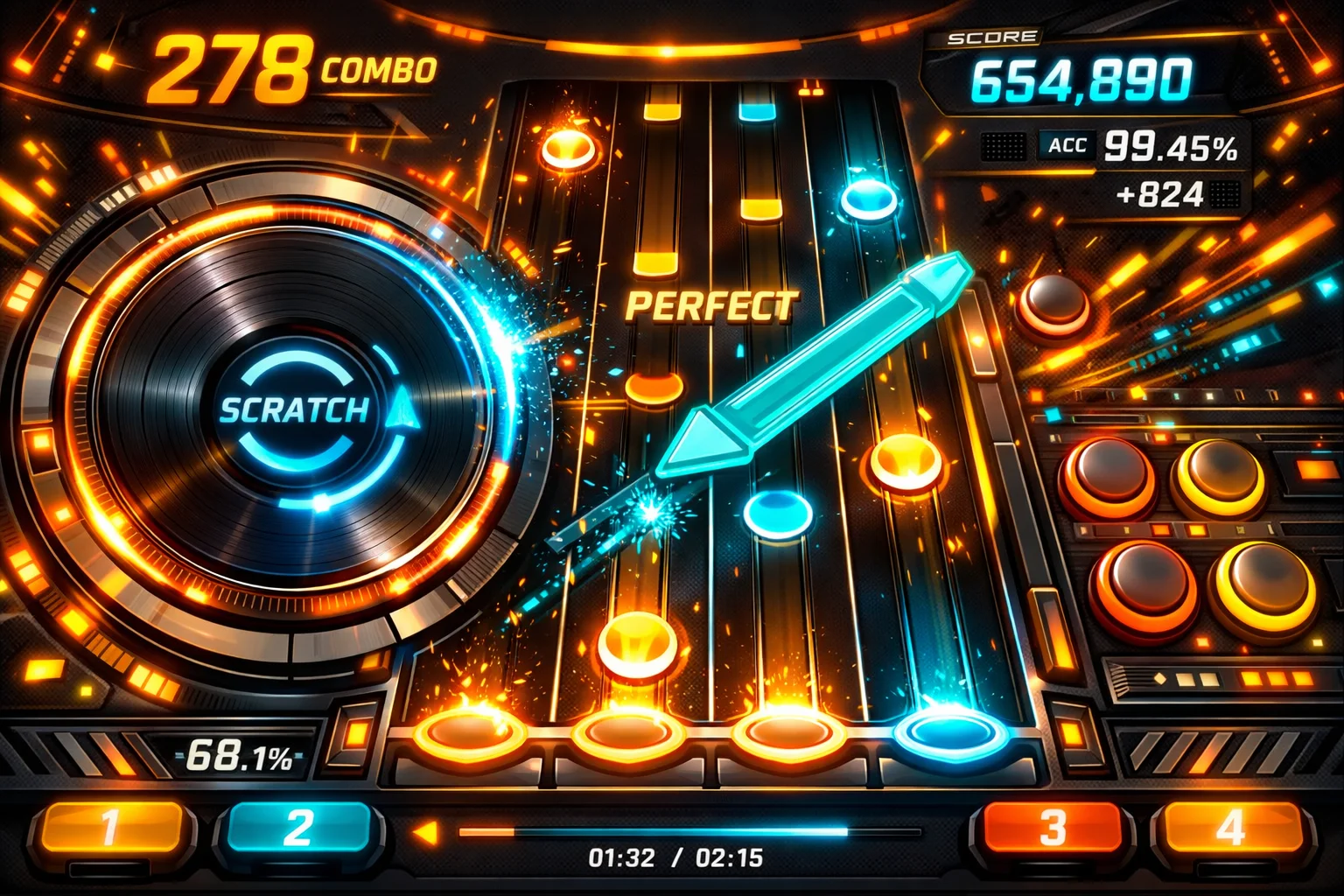Viewport: 1344px width, 896px height.
Task: Select the orange number 4 button
Action: coord(1230,828)
